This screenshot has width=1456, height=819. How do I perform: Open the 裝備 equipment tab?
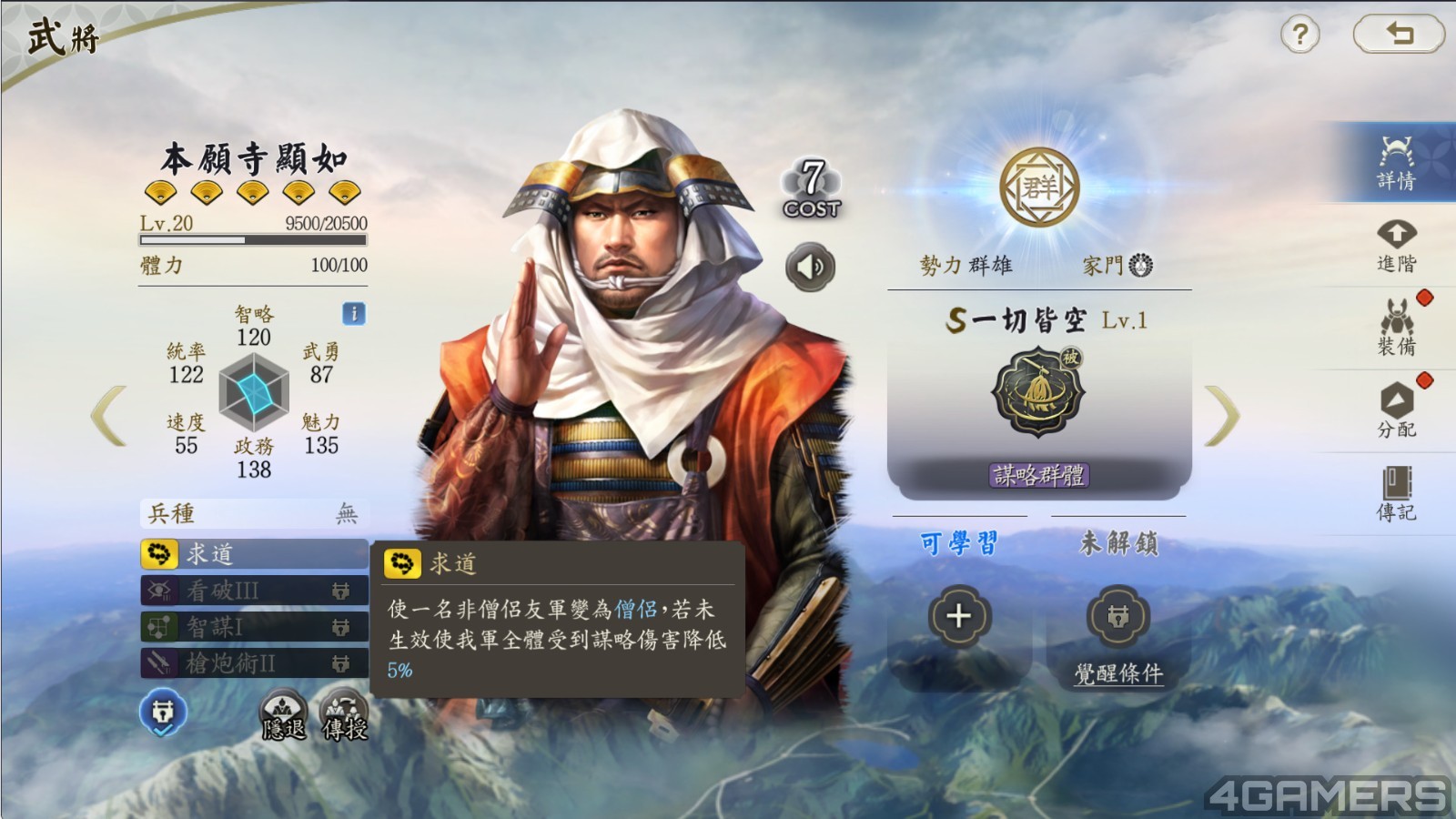1396,329
